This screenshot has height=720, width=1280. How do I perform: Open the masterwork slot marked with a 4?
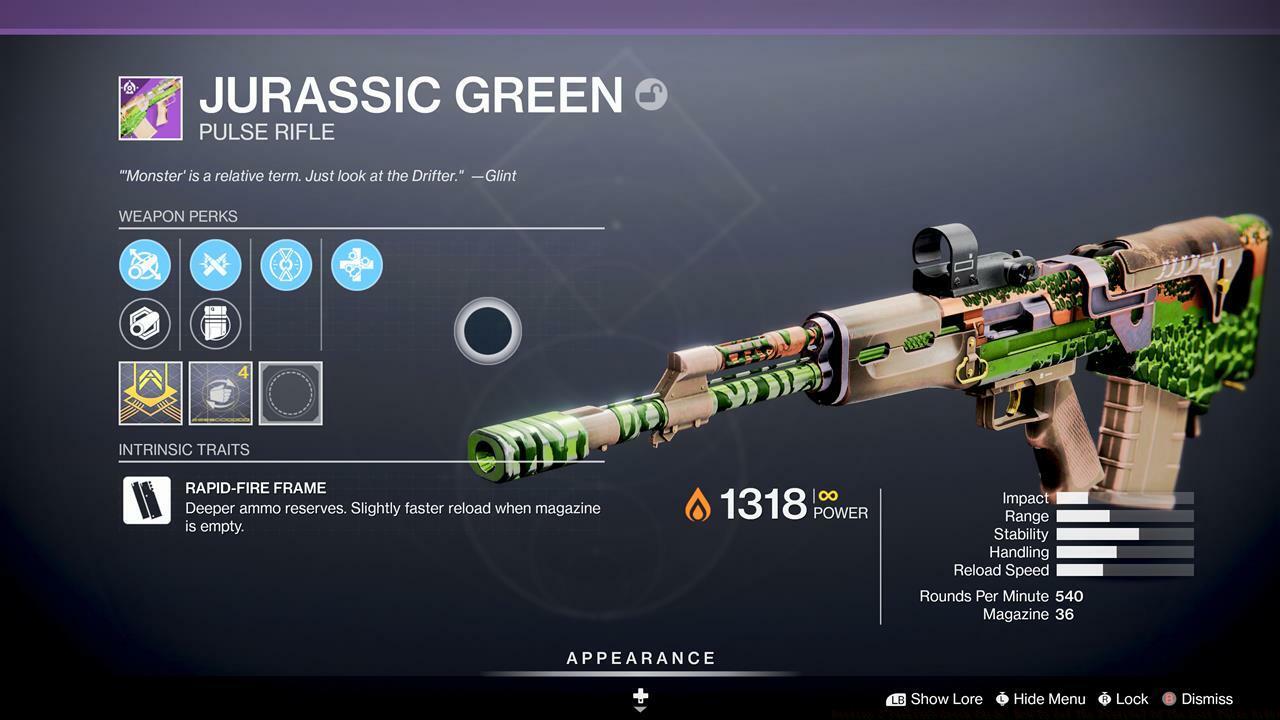coord(221,393)
